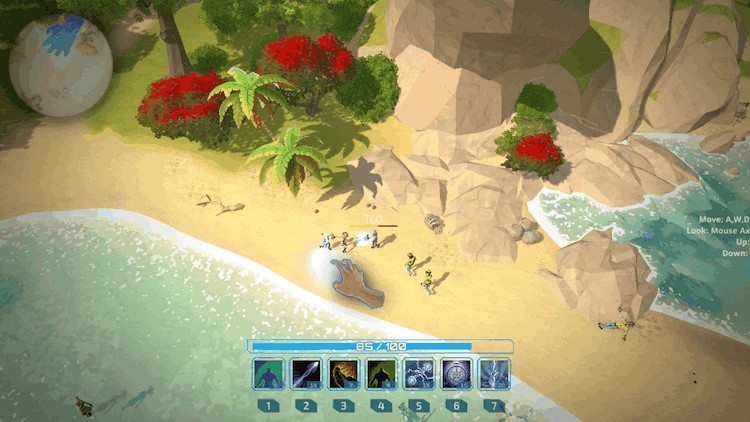Activate the green silhouette ability in slot 1

tap(268, 374)
